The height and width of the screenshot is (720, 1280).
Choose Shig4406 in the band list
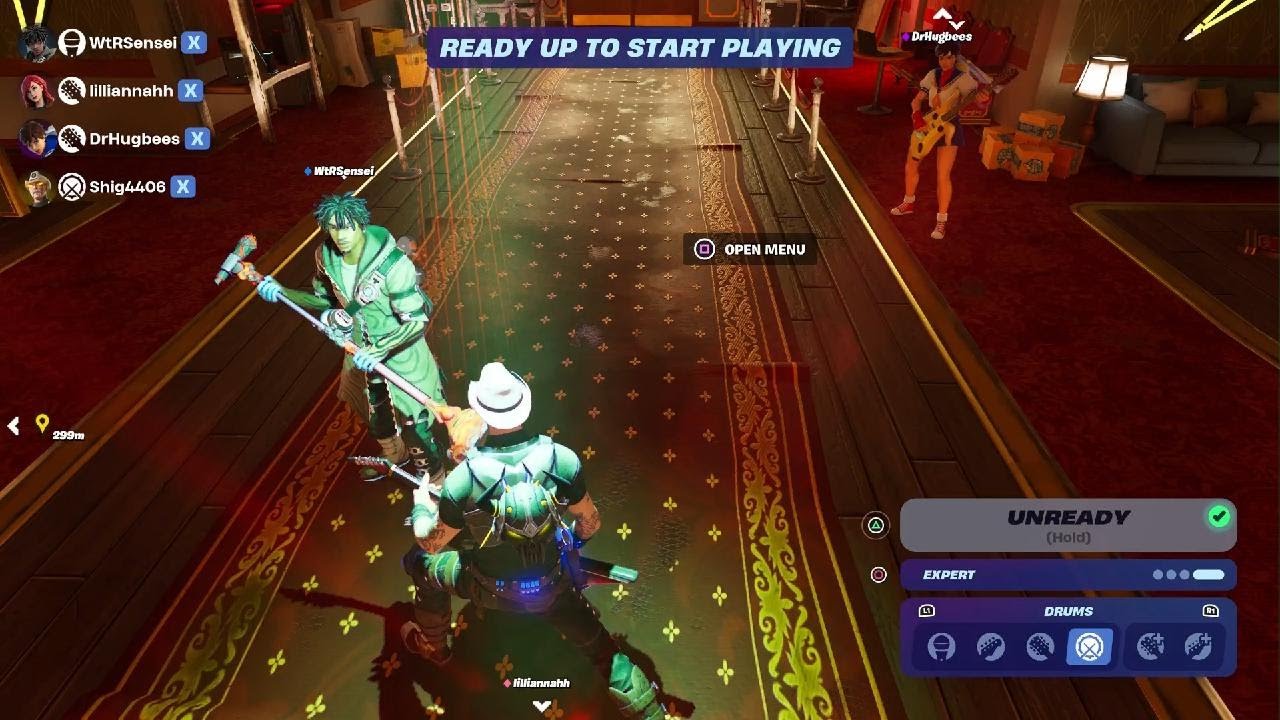[x=126, y=187]
